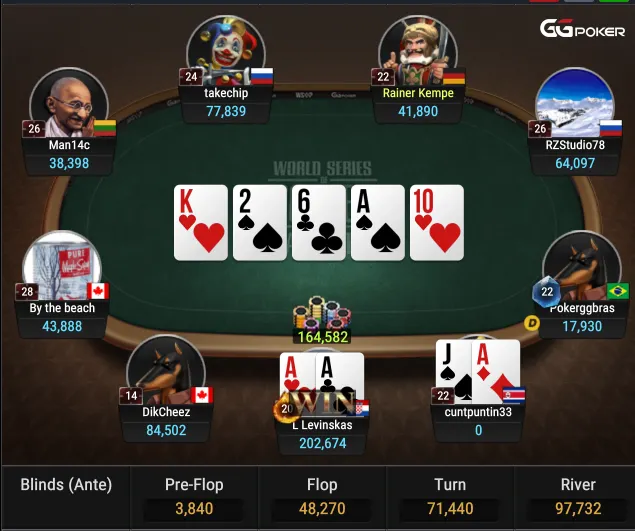This screenshot has height=531, width=635.
Task: View RZStudio78's snowy mountain avatar
Action: [x=574, y=103]
